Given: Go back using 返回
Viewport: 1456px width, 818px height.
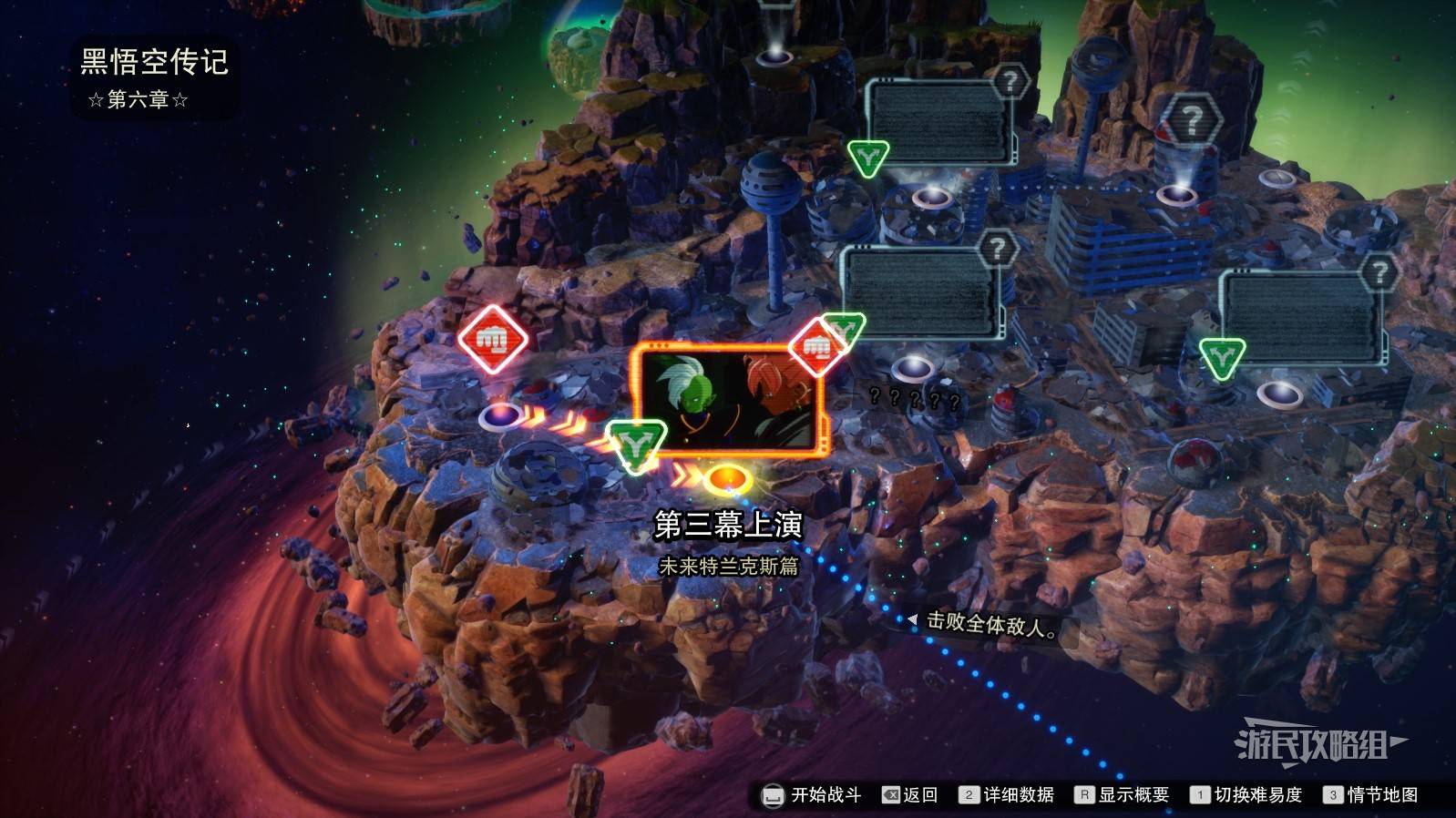Looking at the screenshot, I should point(910,795).
